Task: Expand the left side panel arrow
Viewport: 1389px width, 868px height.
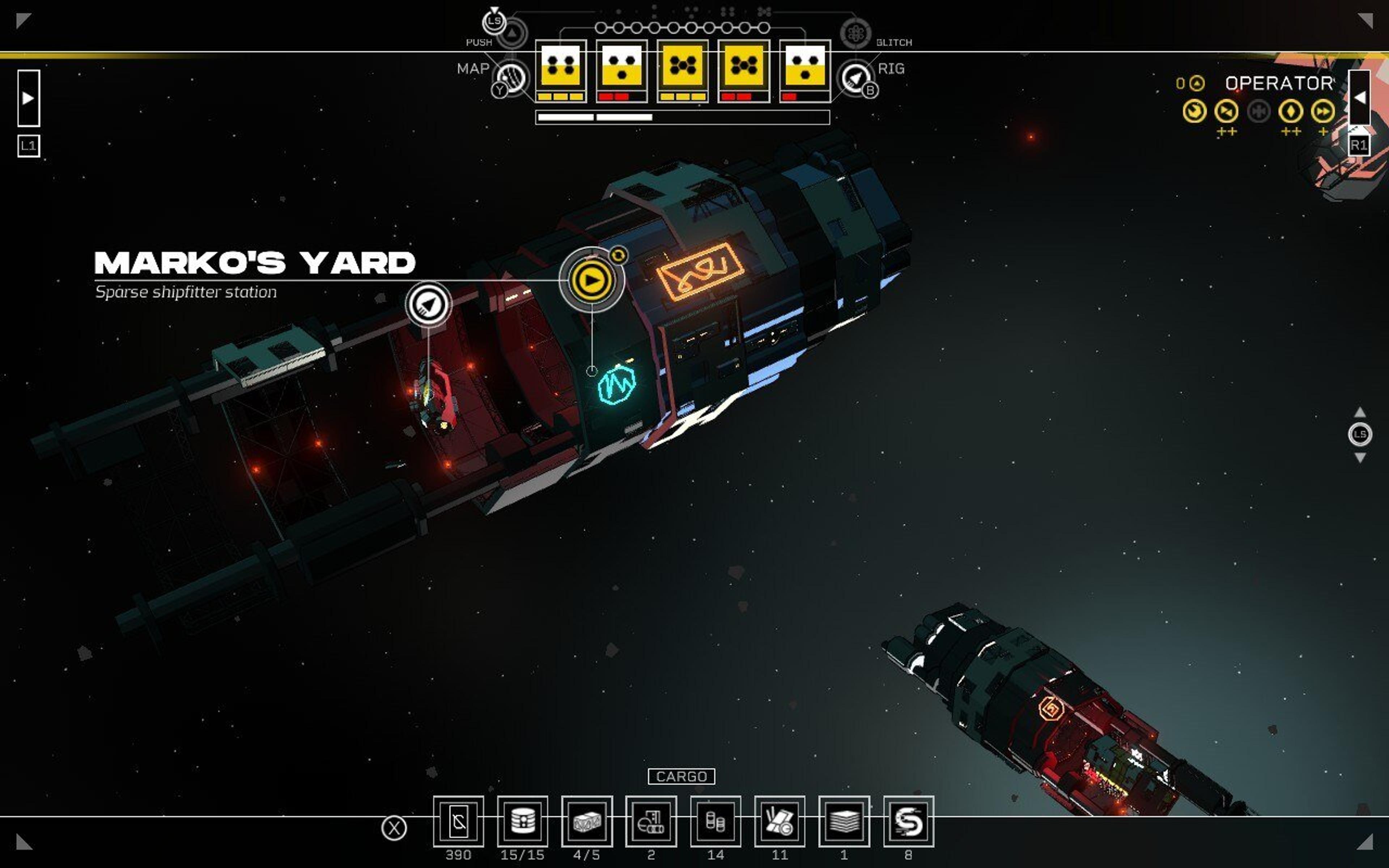Action: pyautogui.click(x=28, y=98)
